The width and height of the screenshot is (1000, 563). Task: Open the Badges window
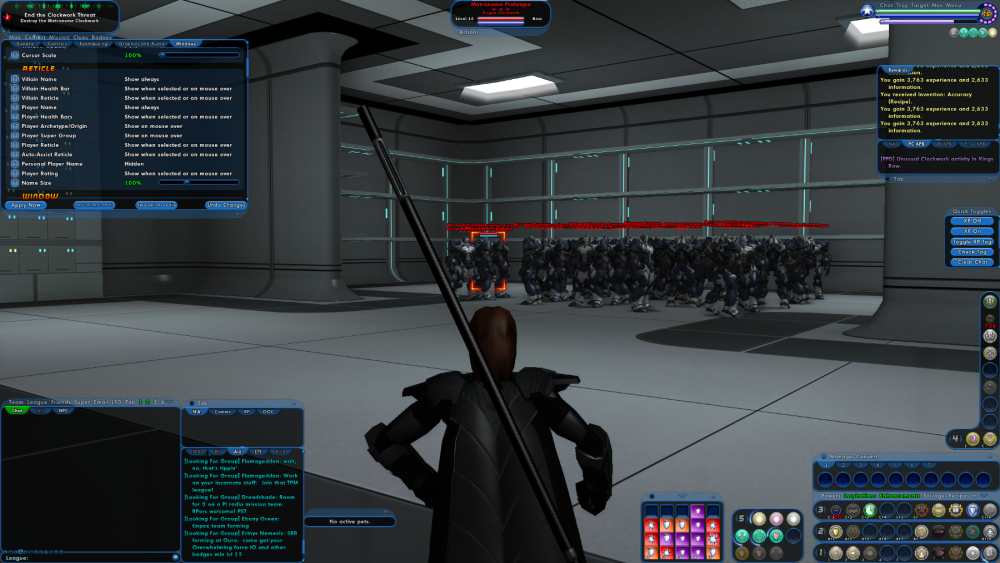click(103, 38)
